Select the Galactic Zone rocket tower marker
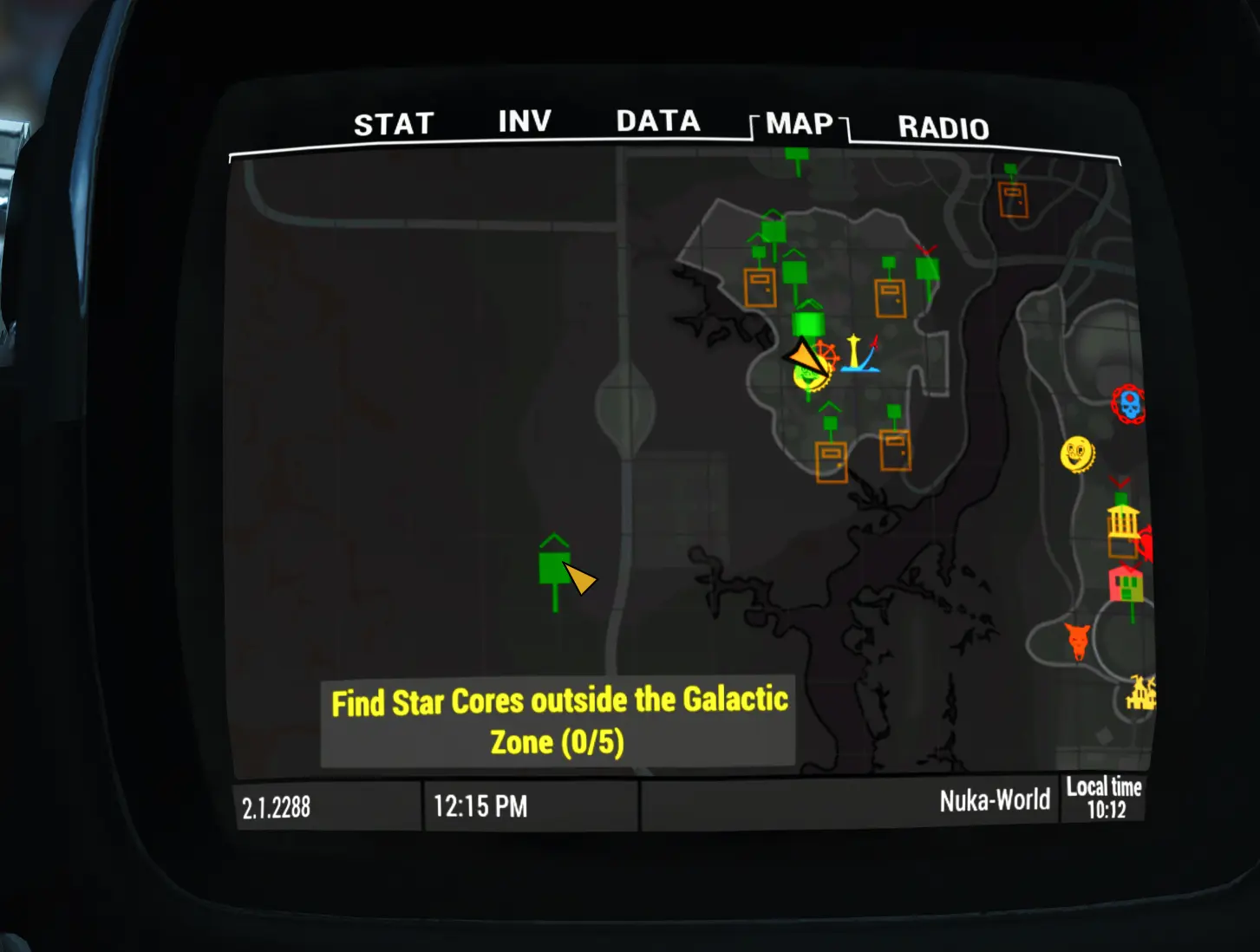This screenshot has height=952, width=1260. pyautogui.click(x=858, y=353)
